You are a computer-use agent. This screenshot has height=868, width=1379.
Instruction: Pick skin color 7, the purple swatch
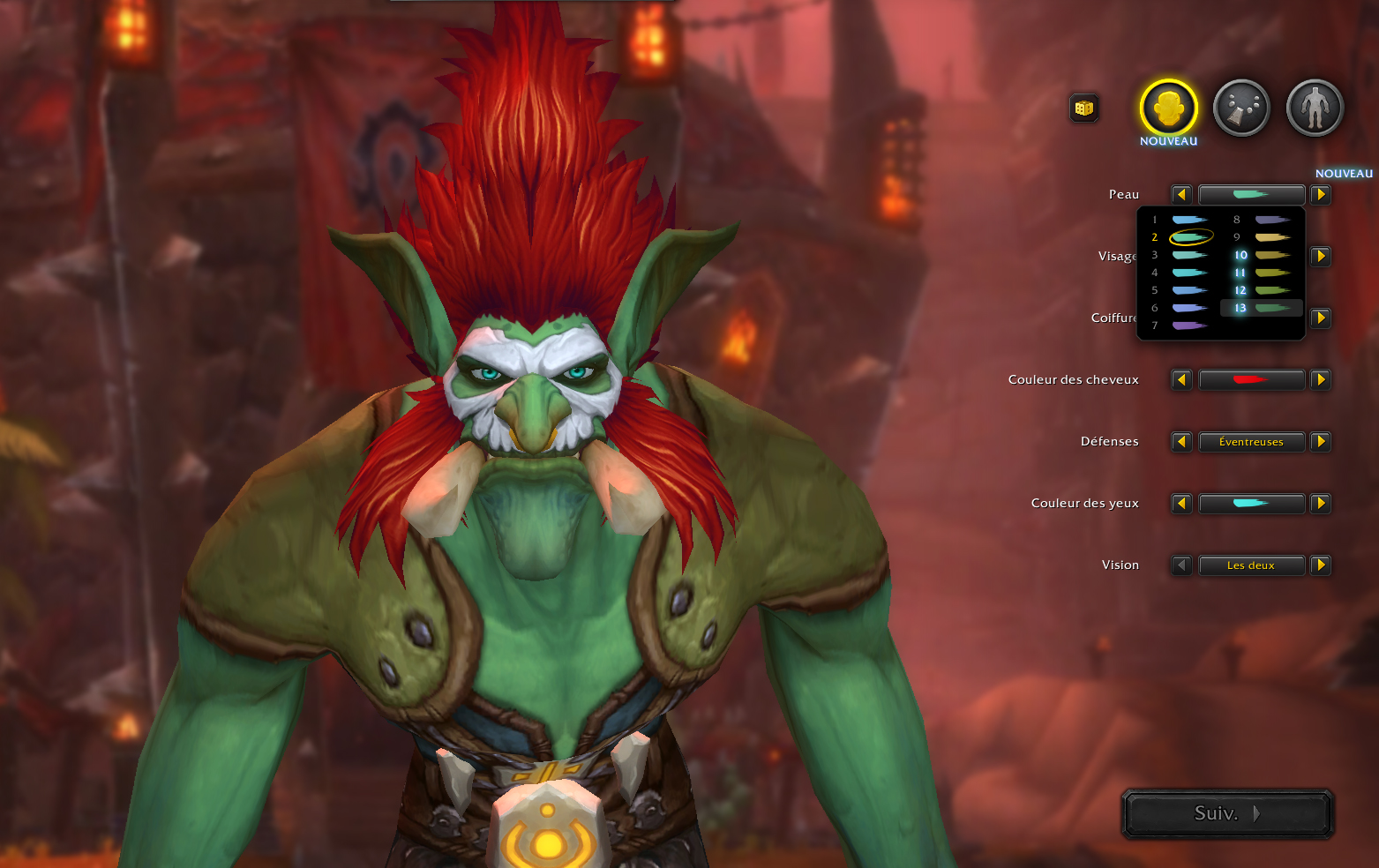click(x=1188, y=325)
